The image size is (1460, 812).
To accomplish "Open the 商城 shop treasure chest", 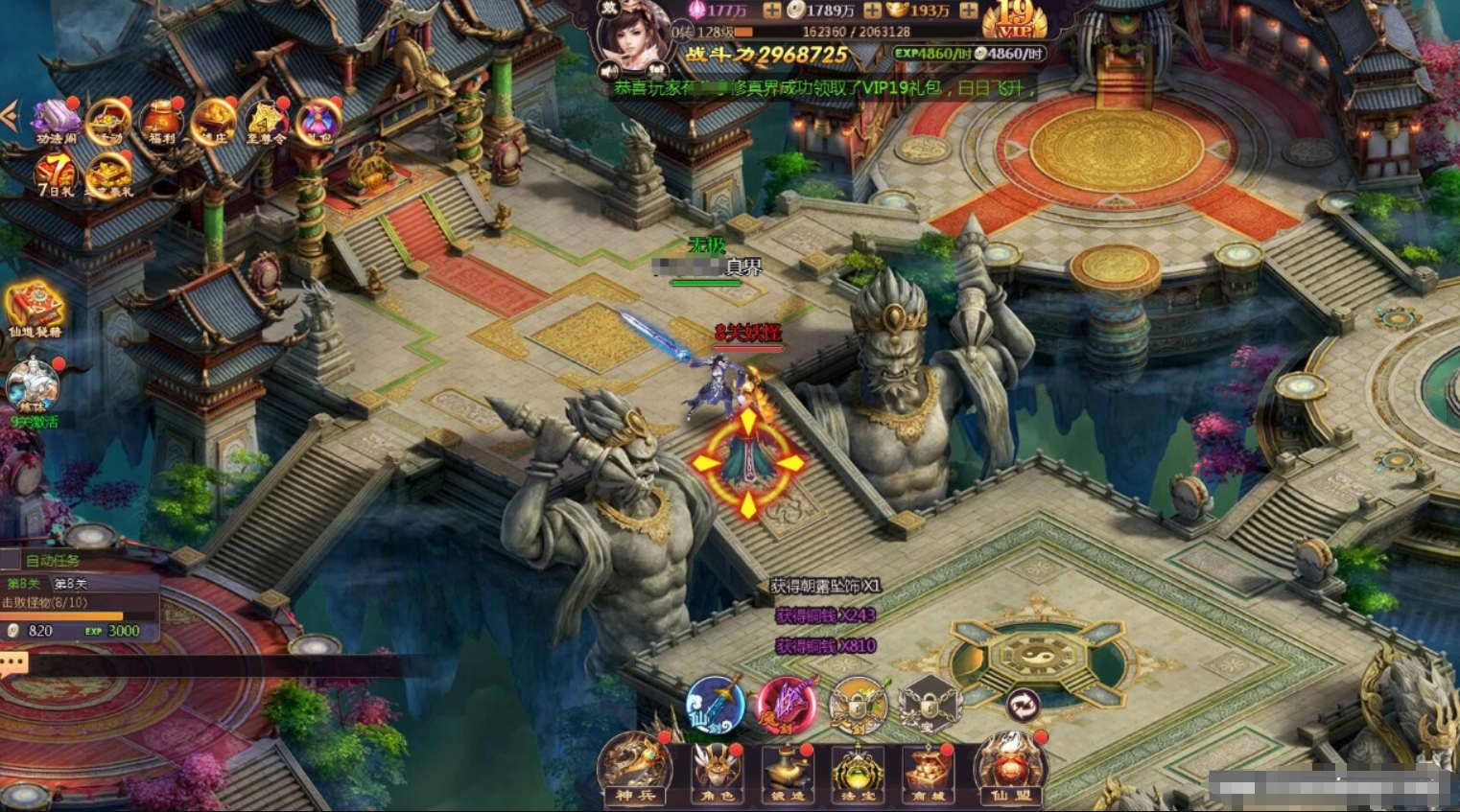I will (928, 770).
